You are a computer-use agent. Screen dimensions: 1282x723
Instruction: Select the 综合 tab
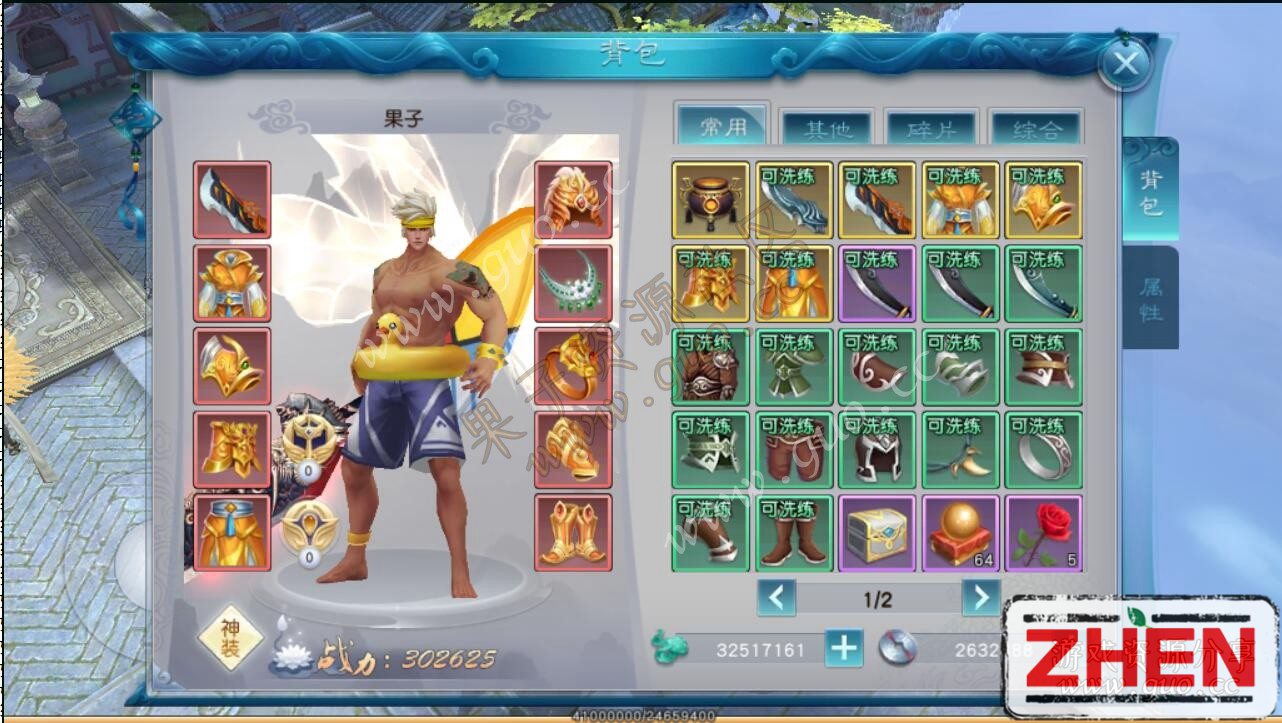pyautogui.click(x=1037, y=129)
